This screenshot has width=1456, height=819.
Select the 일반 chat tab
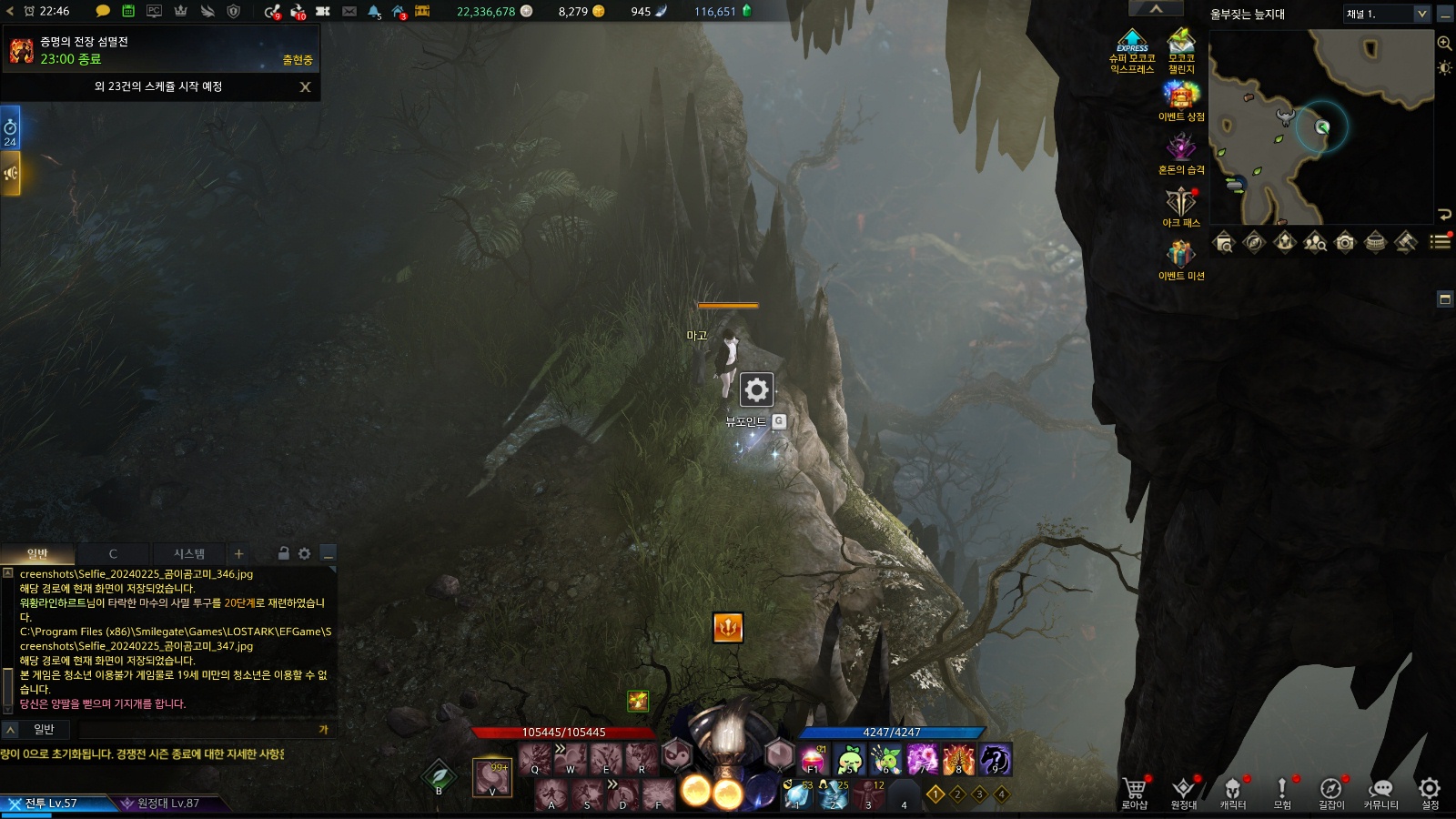click(37, 553)
